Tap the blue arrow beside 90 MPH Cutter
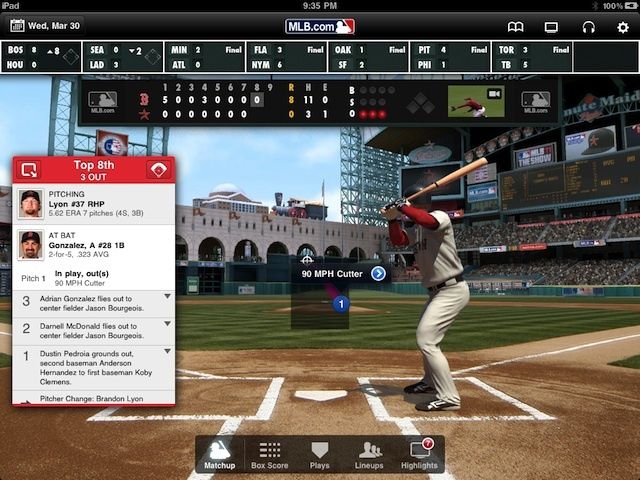 (378, 273)
